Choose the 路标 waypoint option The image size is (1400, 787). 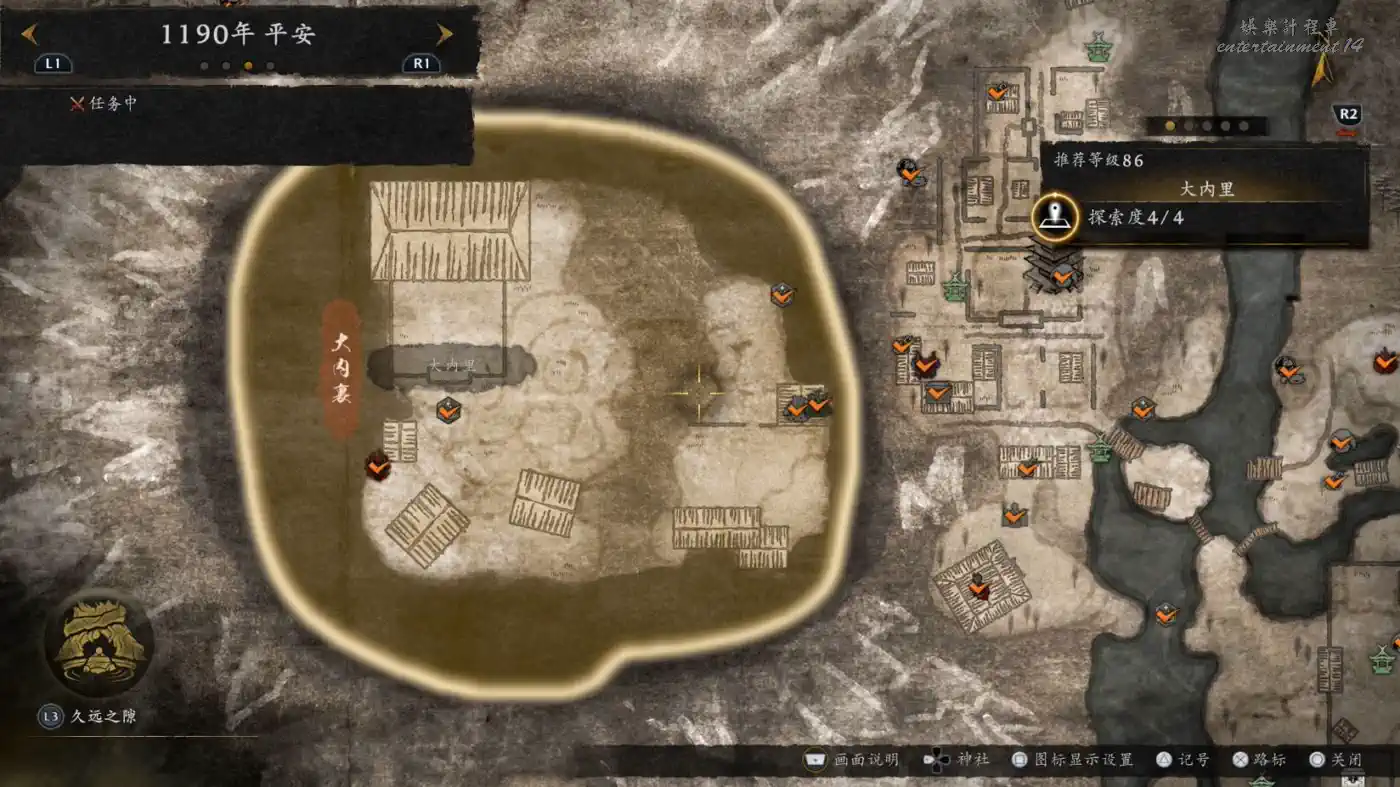click(x=1260, y=760)
